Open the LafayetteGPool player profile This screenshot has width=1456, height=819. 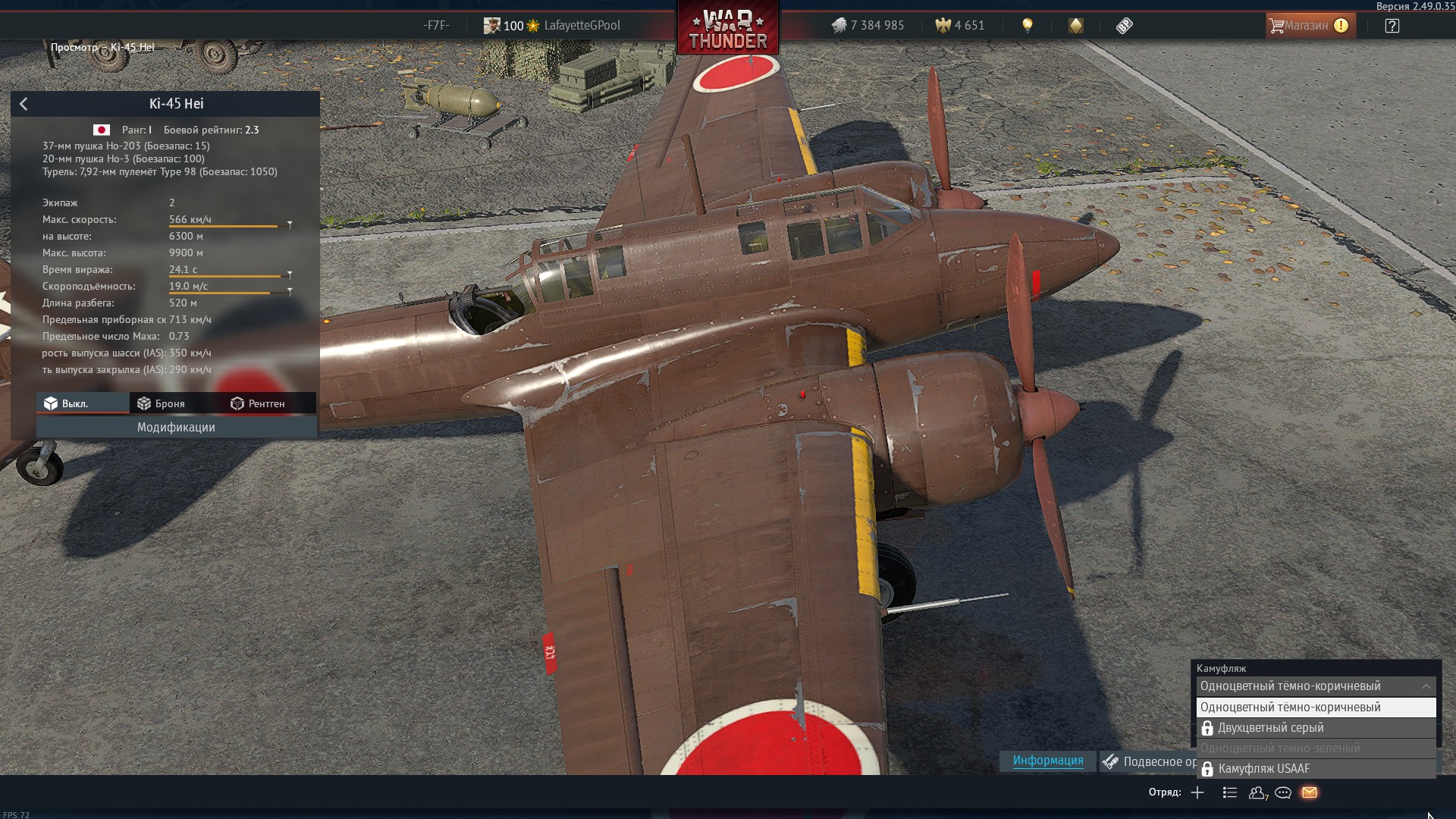tap(582, 26)
